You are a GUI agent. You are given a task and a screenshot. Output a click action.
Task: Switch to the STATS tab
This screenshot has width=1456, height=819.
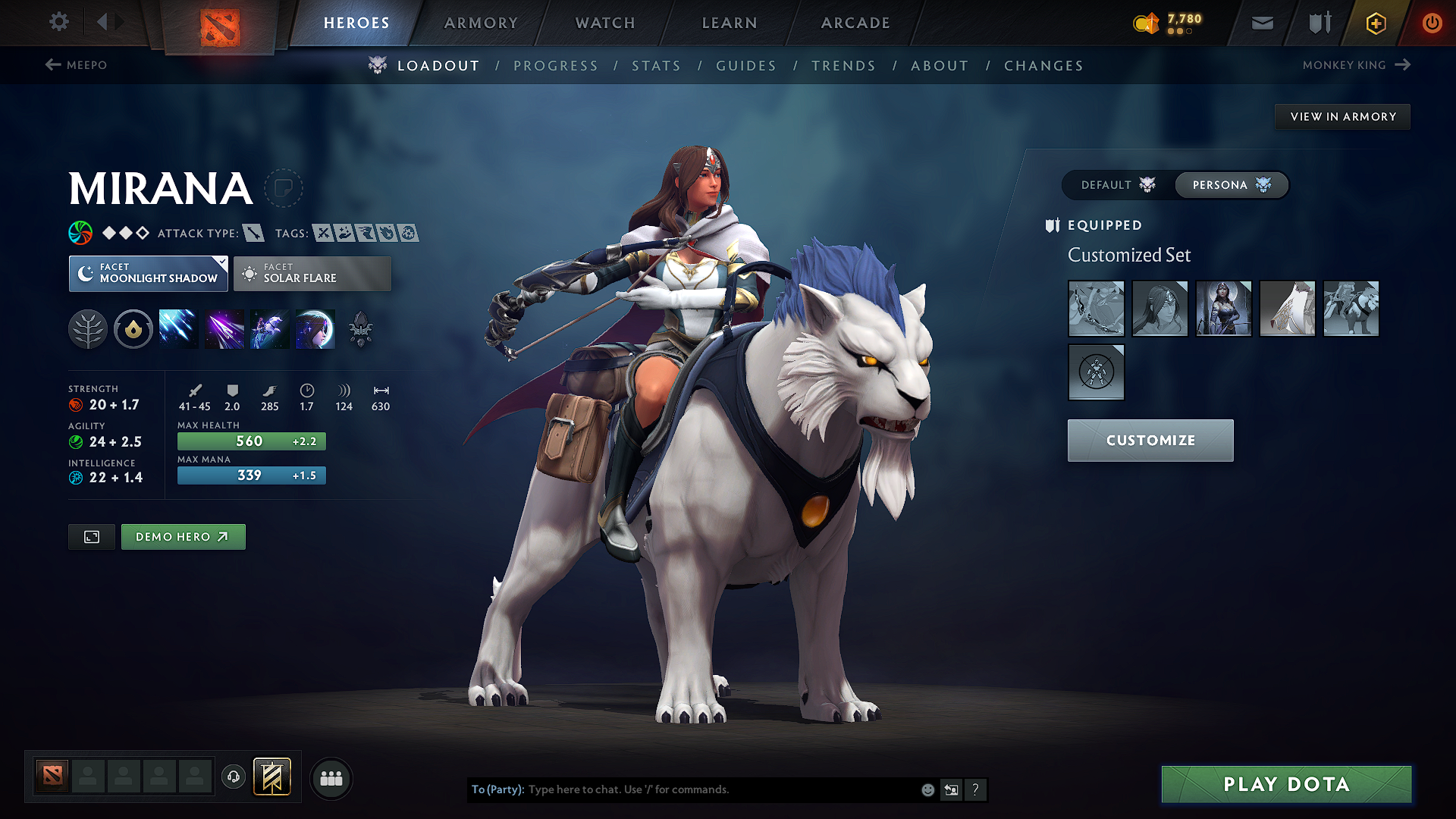(657, 66)
